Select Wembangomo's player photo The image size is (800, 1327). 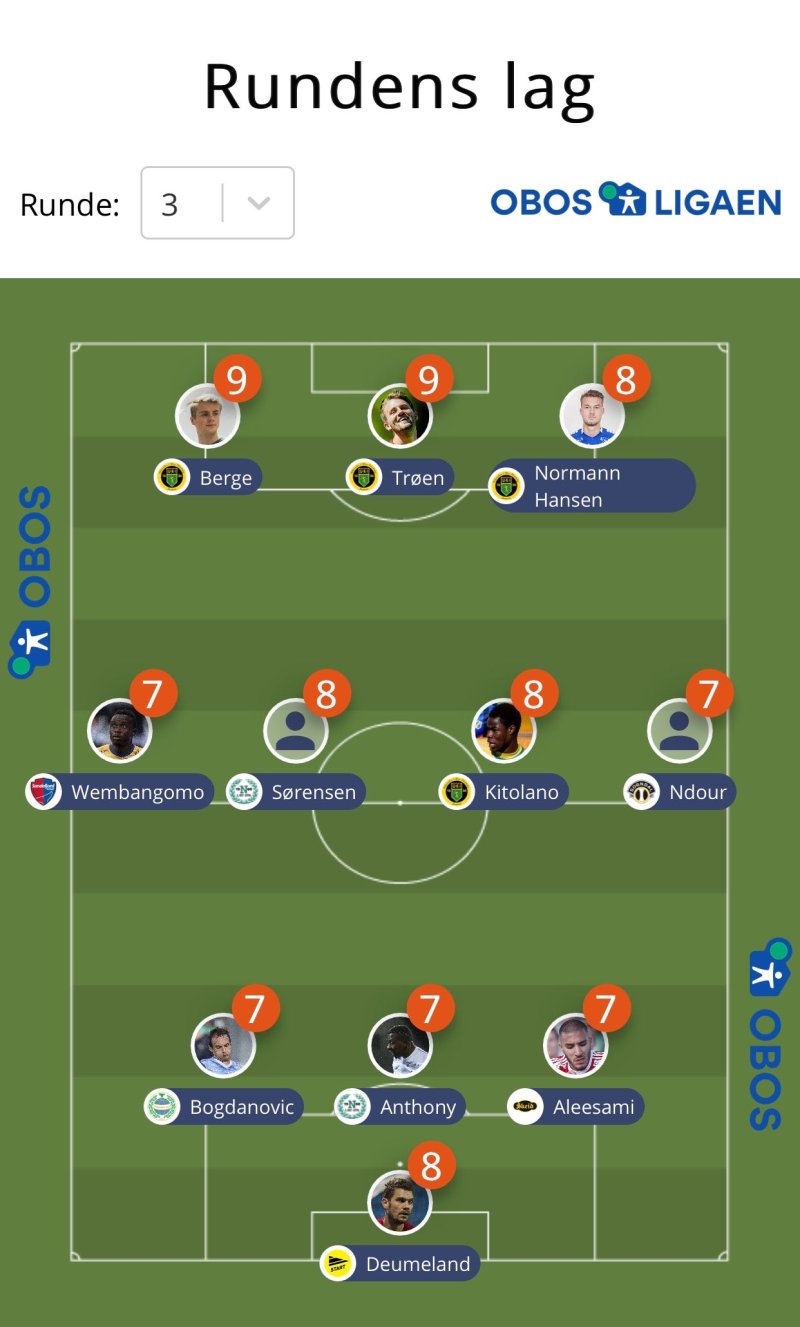(120, 730)
